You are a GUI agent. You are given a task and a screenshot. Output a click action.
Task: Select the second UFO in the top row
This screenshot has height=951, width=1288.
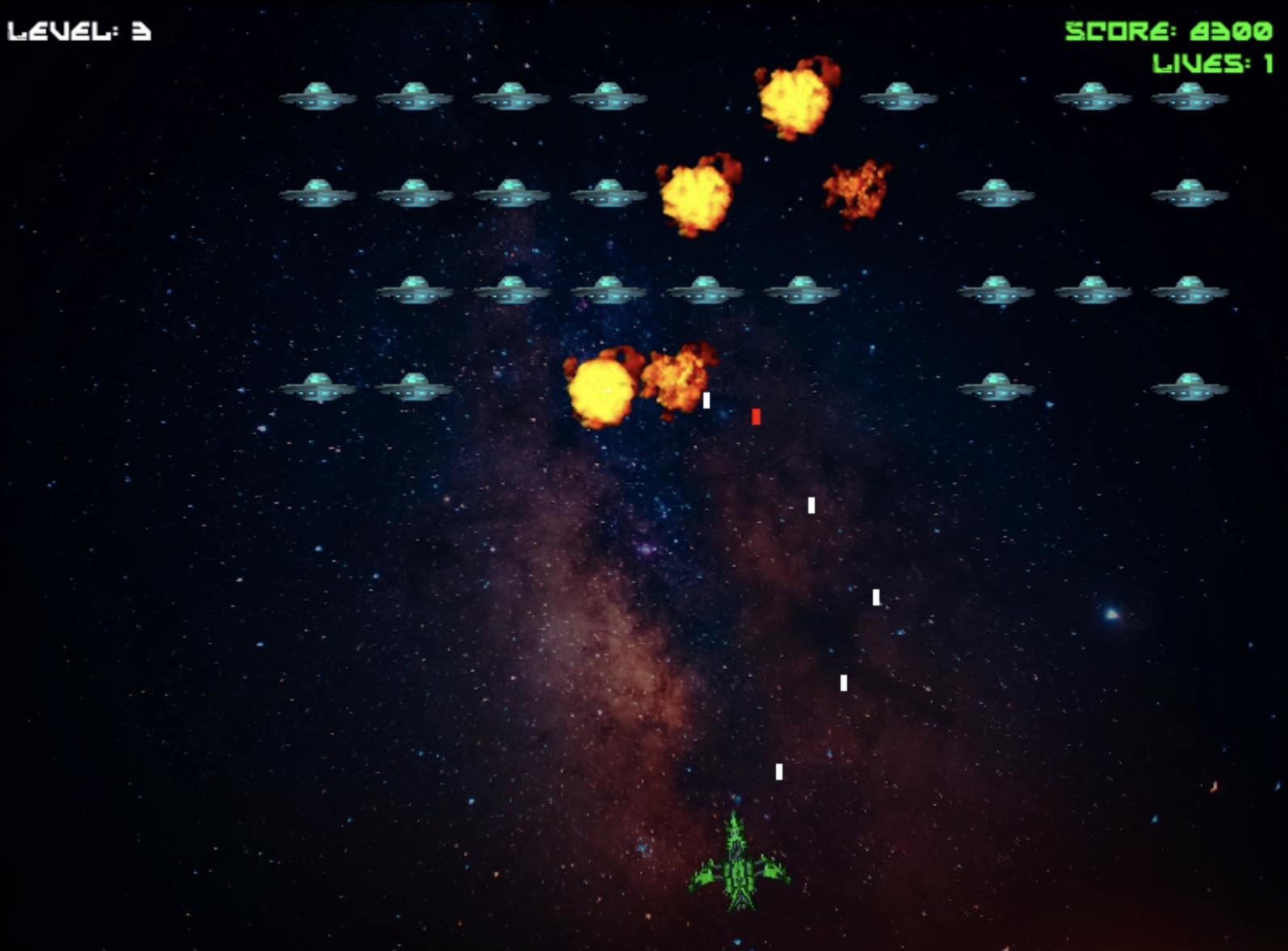(x=414, y=97)
